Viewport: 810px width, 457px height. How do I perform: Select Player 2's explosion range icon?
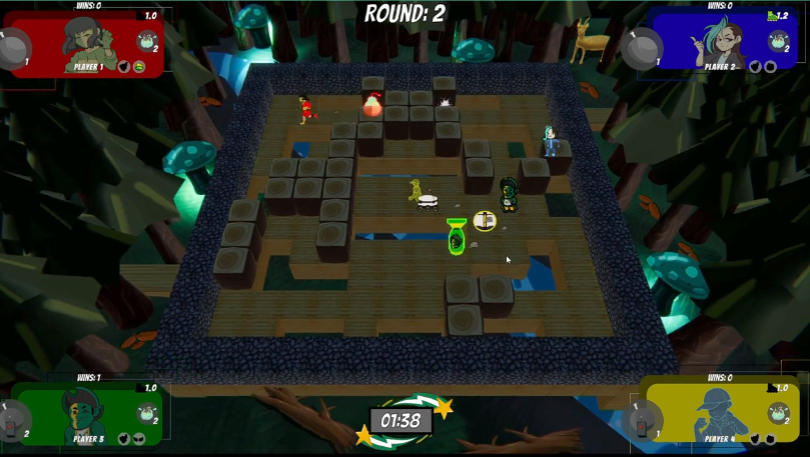(779, 41)
